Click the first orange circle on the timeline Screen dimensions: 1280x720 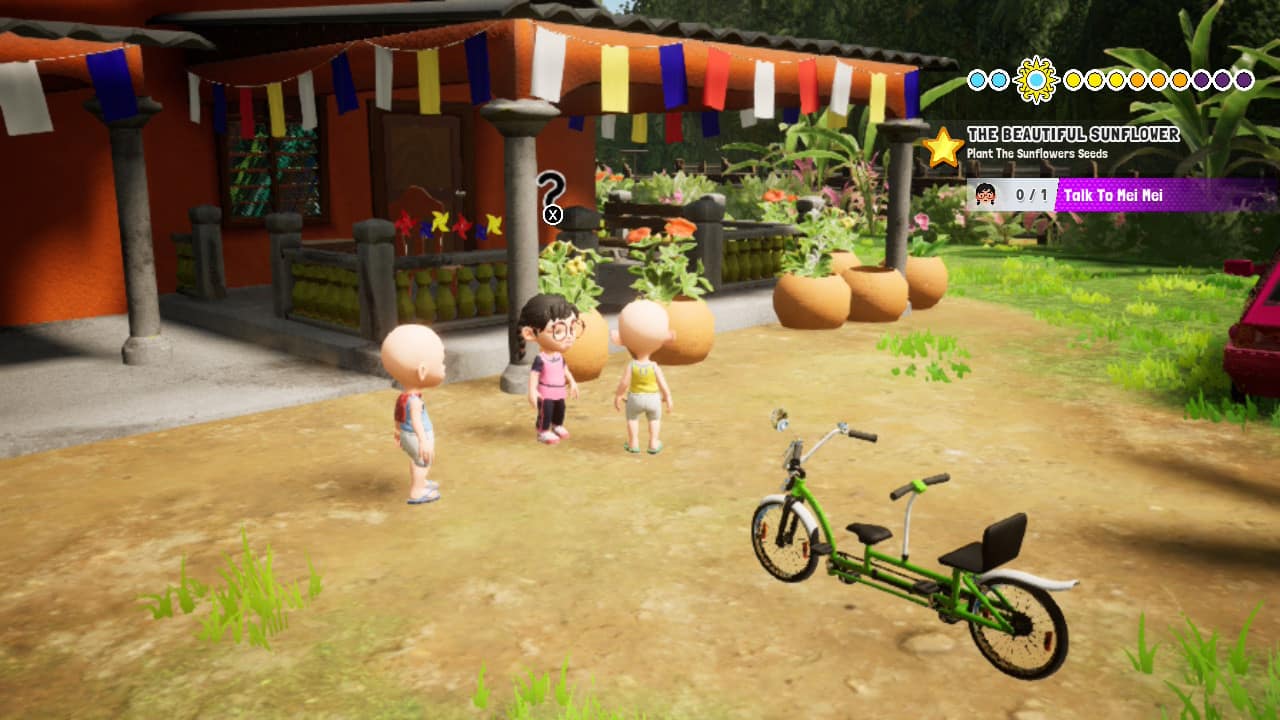pos(1138,80)
